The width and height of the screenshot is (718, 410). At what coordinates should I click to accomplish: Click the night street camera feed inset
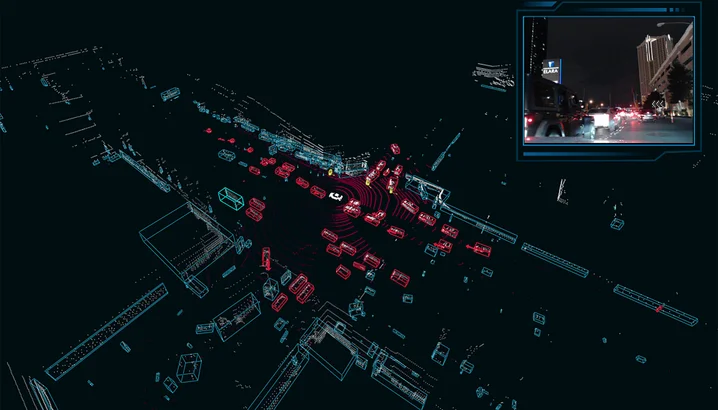tap(608, 80)
